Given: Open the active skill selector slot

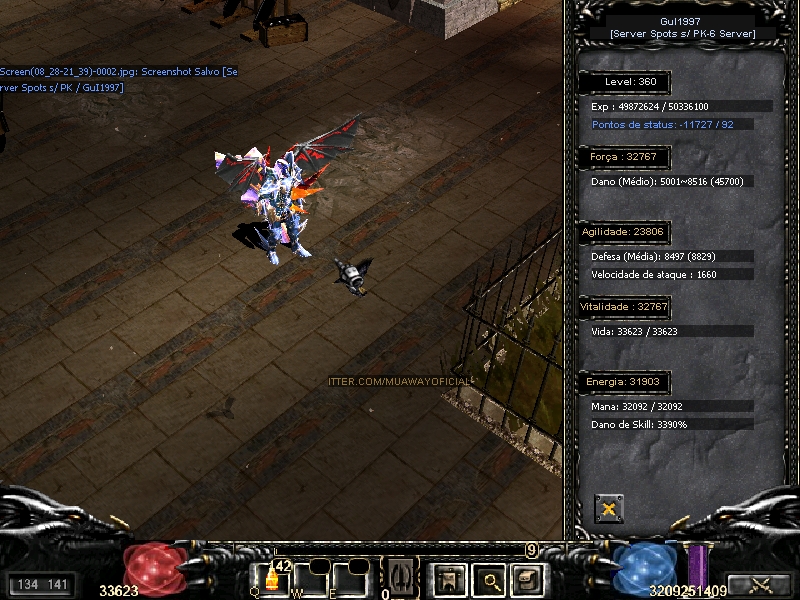Looking at the screenshot, I should (x=400, y=577).
